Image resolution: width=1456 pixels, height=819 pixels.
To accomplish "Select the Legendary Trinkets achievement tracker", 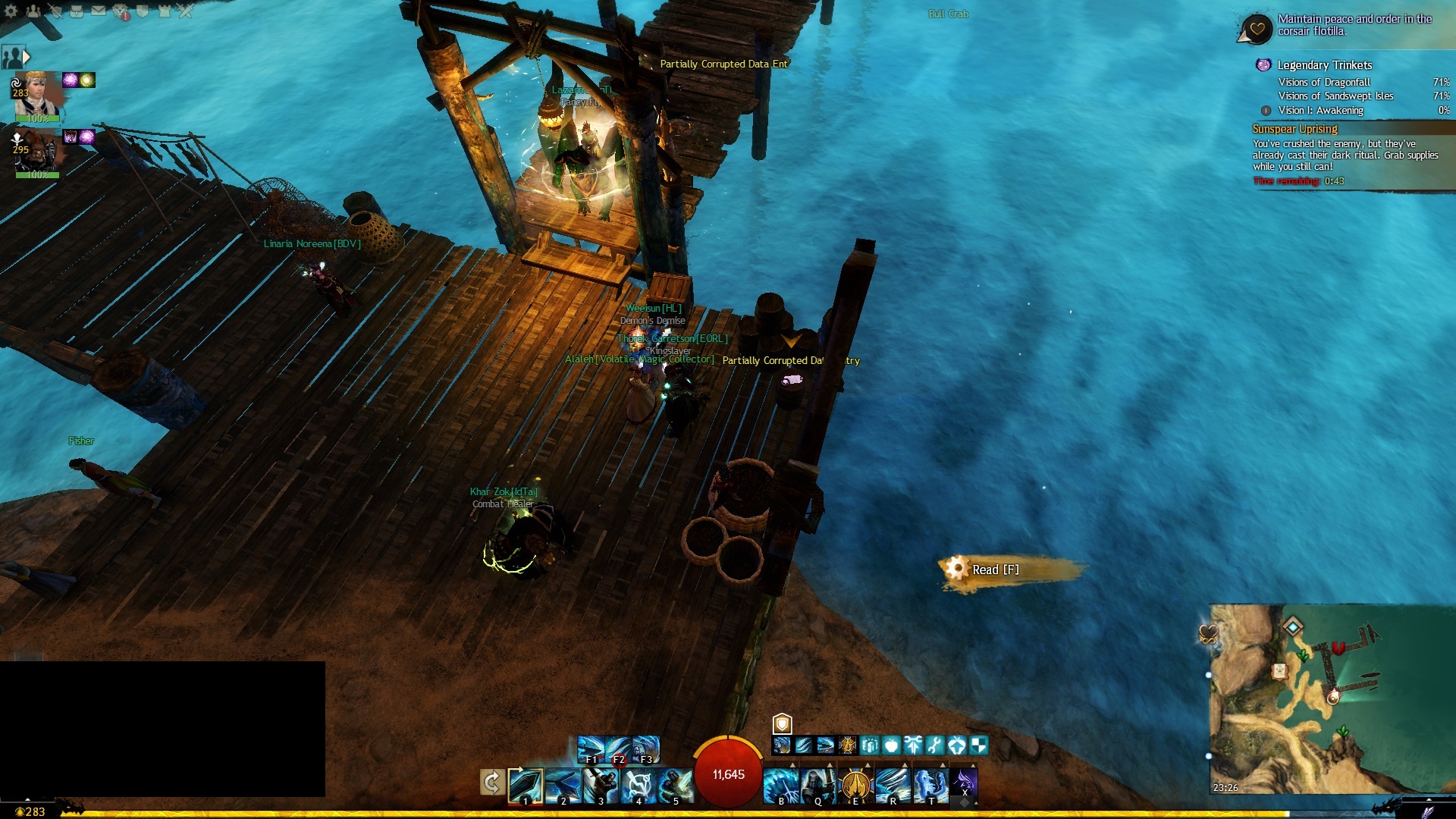I will pos(1324,65).
